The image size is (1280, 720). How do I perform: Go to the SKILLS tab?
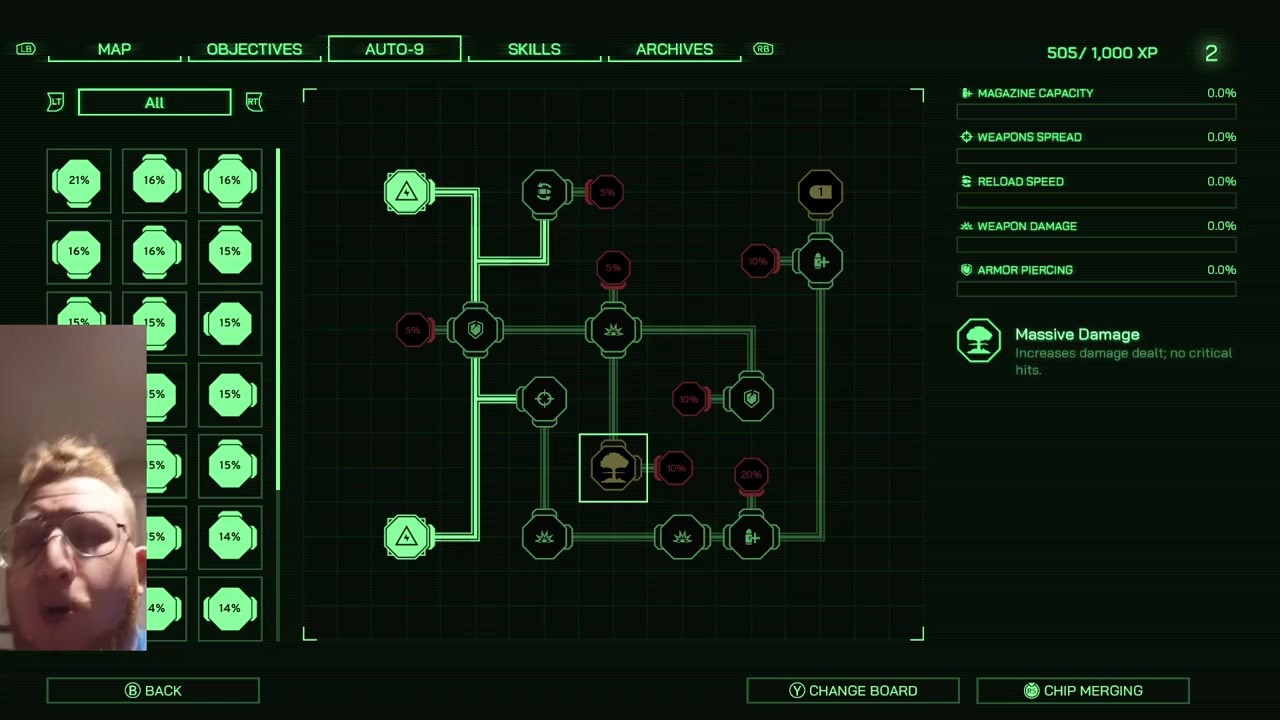point(534,49)
